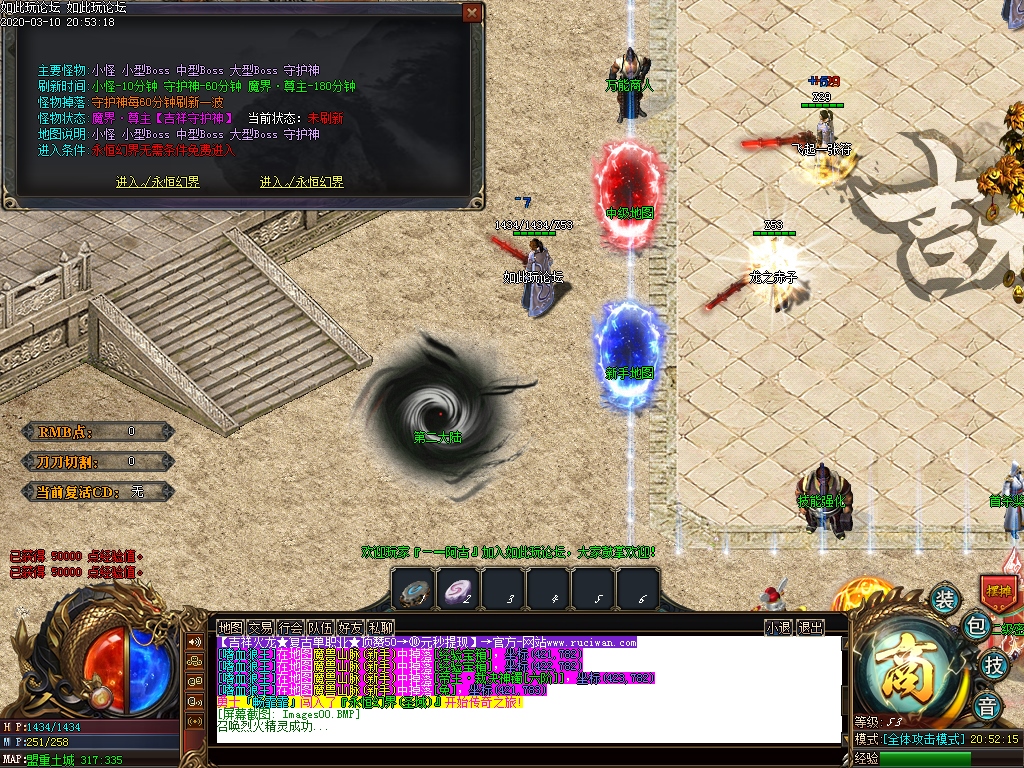The height and width of the screenshot is (768, 1024).
Task: Open equipment with the 装 button
Action: 944,600
